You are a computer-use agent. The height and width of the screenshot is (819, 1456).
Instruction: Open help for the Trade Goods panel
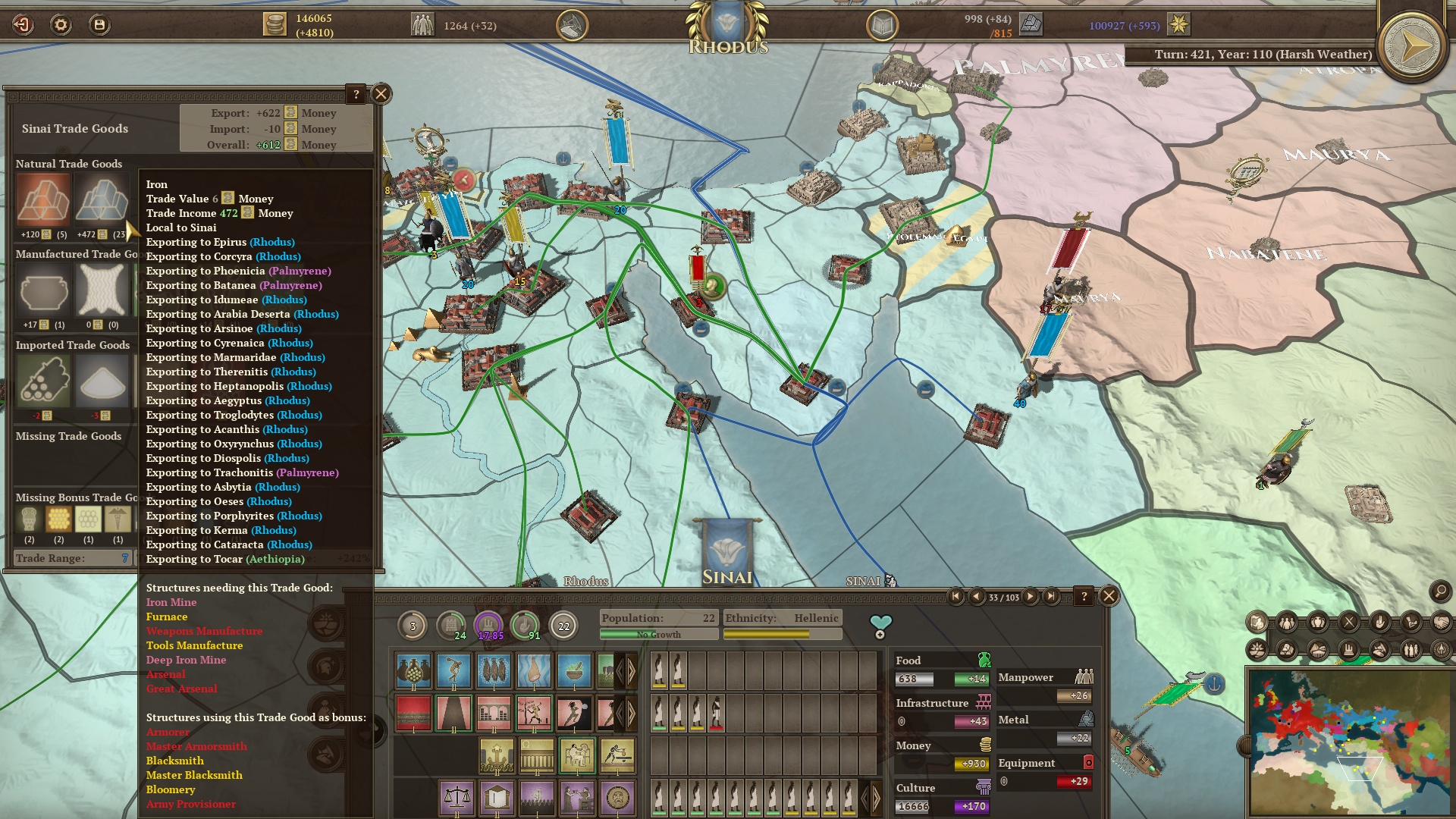[356, 94]
